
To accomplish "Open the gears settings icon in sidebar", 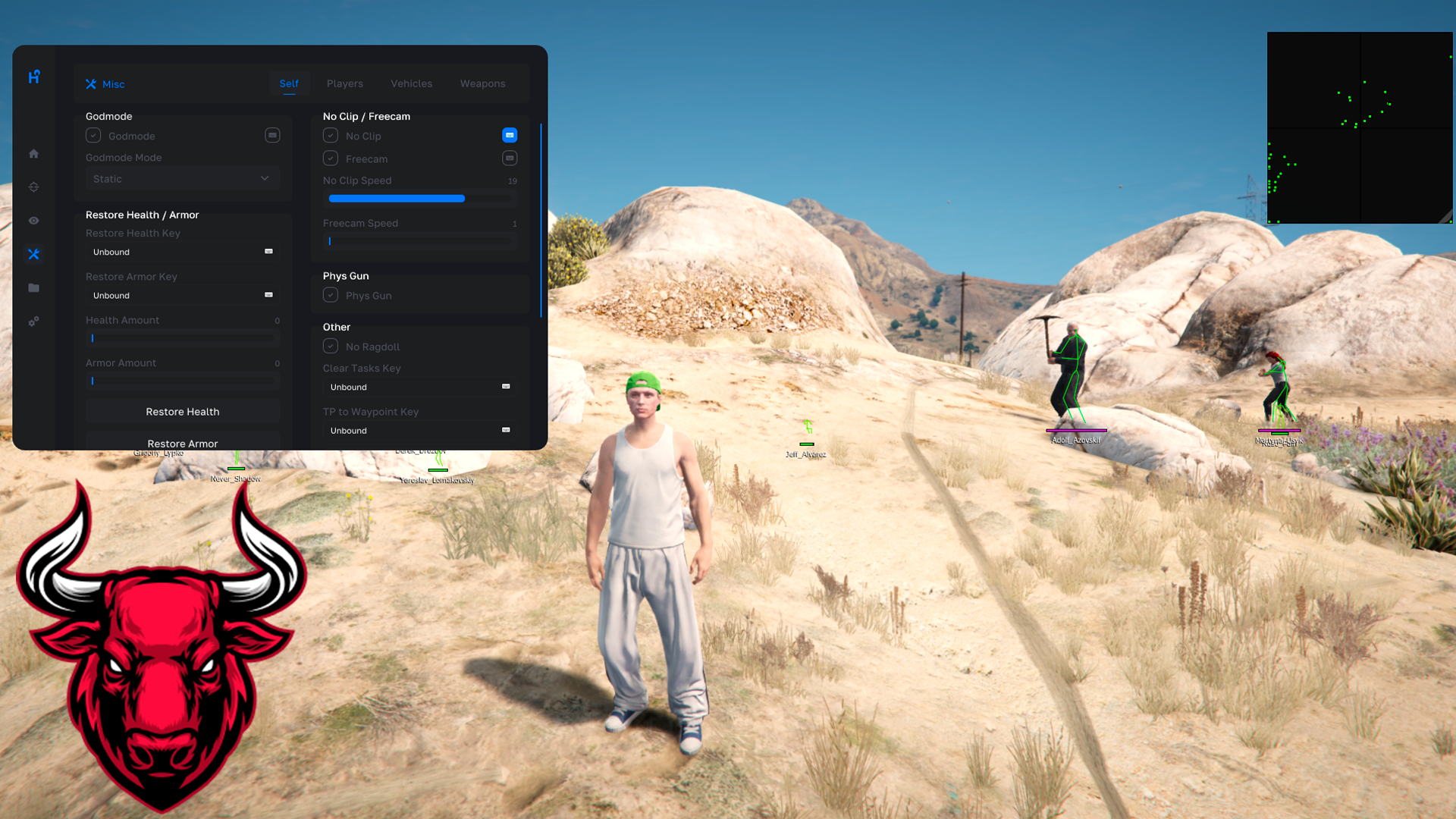I will pyautogui.click(x=33, y=322).
